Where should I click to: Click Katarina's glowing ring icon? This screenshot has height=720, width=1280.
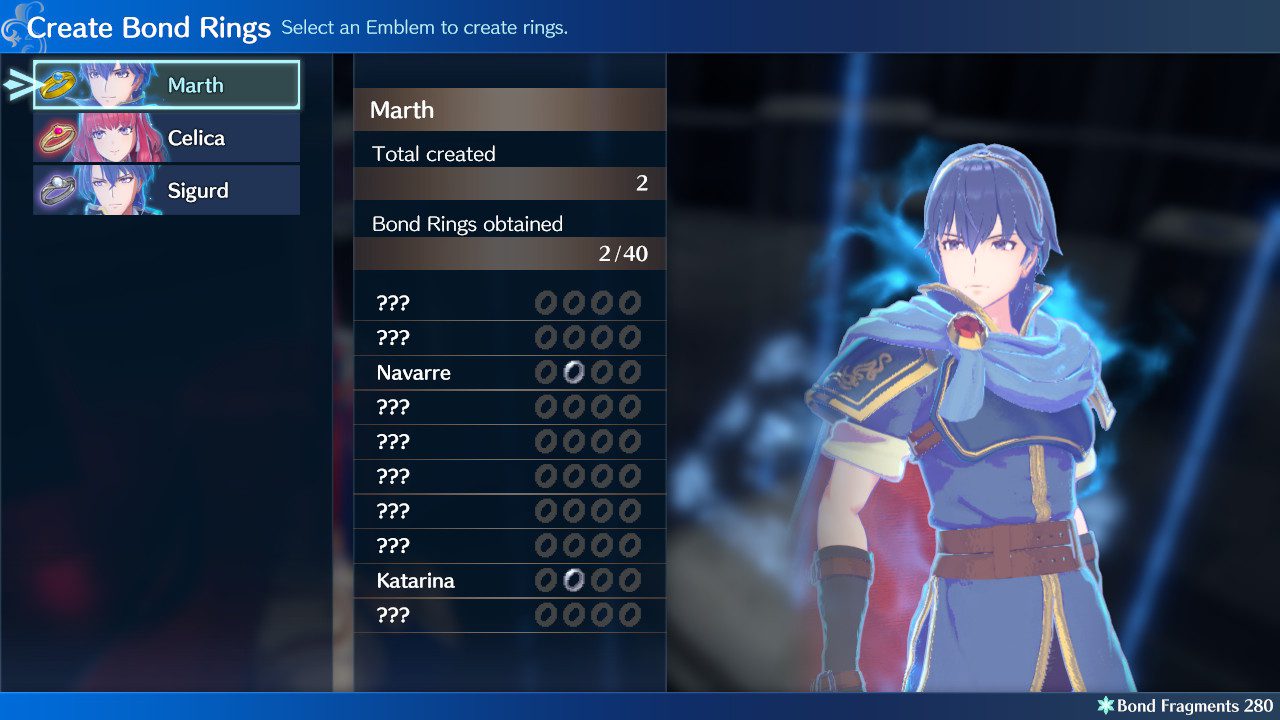click(573, 580)
